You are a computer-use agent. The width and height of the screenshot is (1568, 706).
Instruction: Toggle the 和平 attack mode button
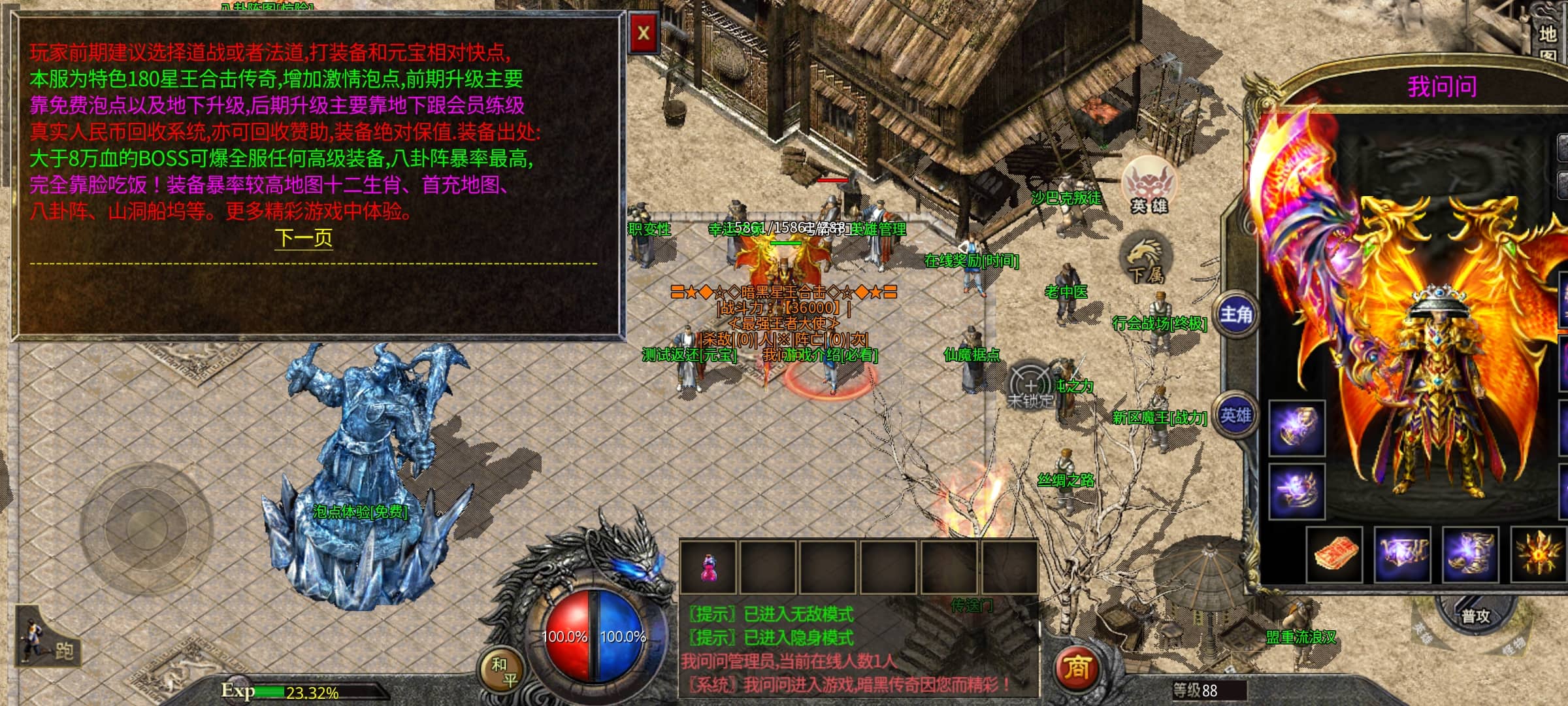point(503,671)
